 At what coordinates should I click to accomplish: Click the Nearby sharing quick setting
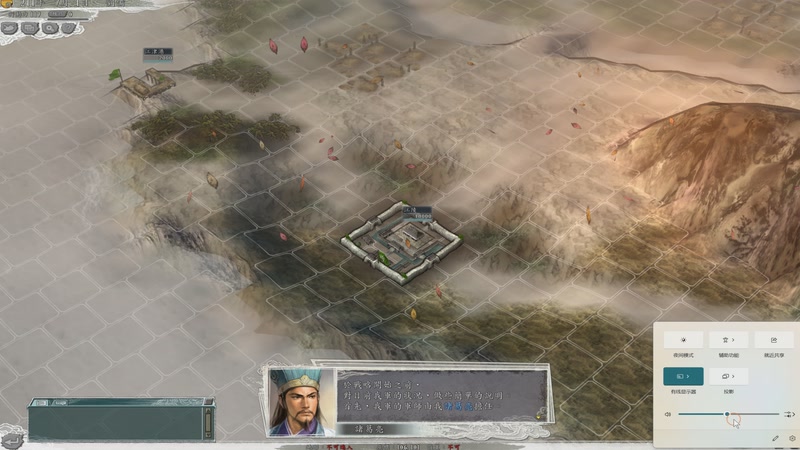click(773, 341)
